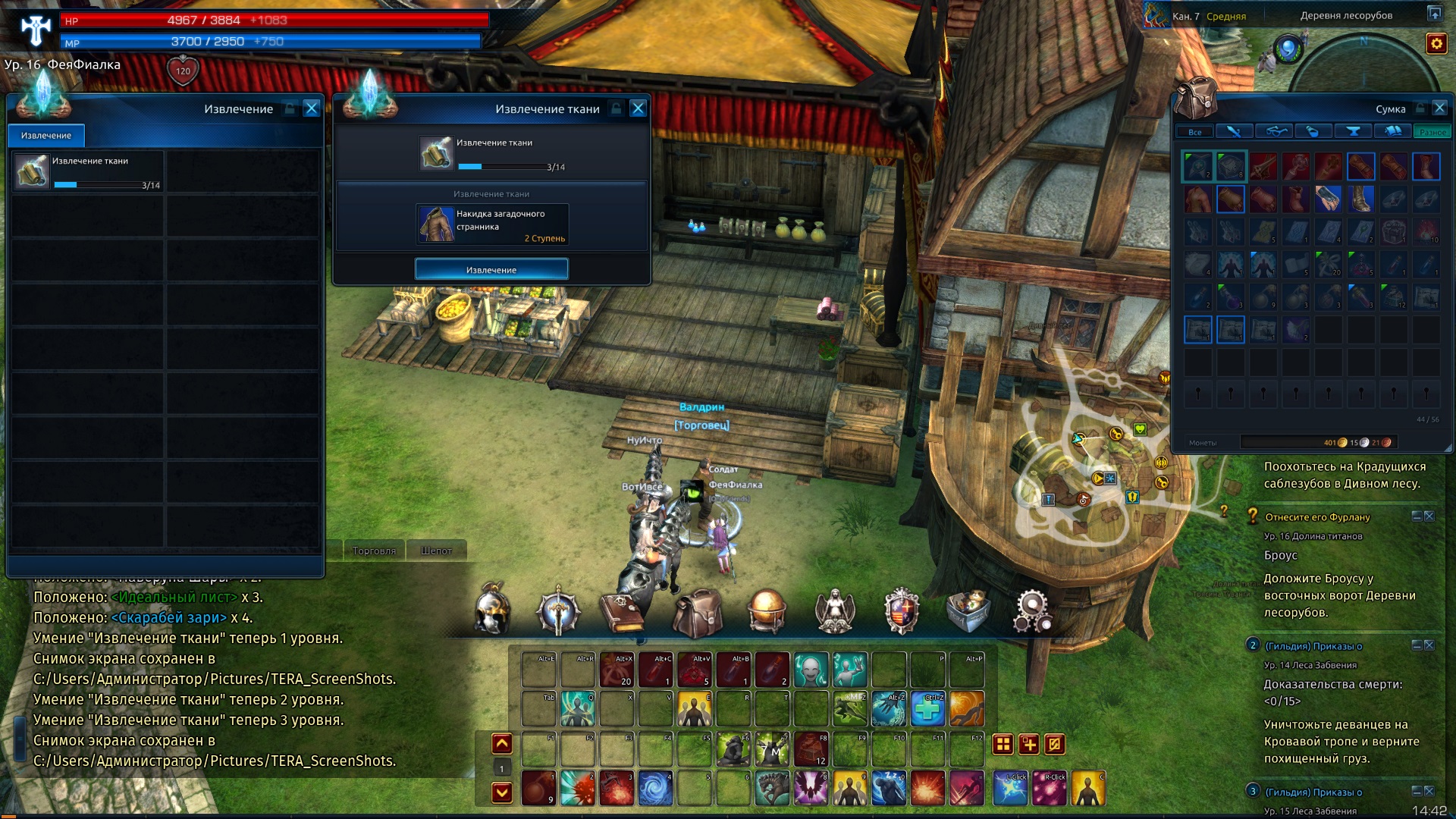
Task: Open the leather bag menu icon
Action: pos(697,613)
